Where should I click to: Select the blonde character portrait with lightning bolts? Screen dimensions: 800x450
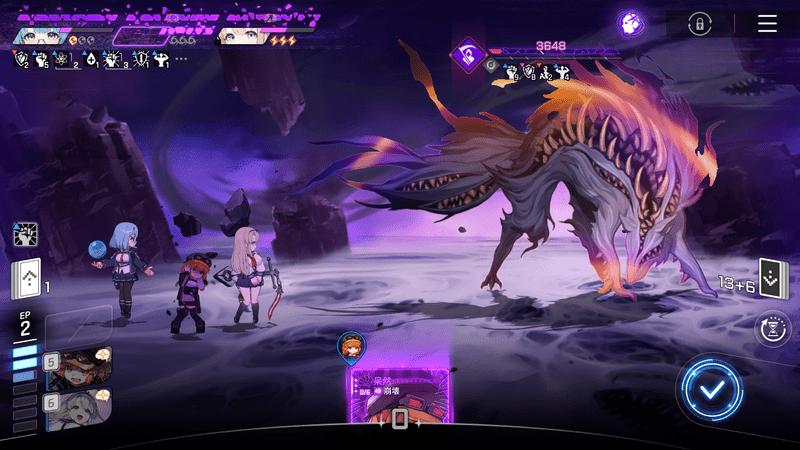pos(247,35)
